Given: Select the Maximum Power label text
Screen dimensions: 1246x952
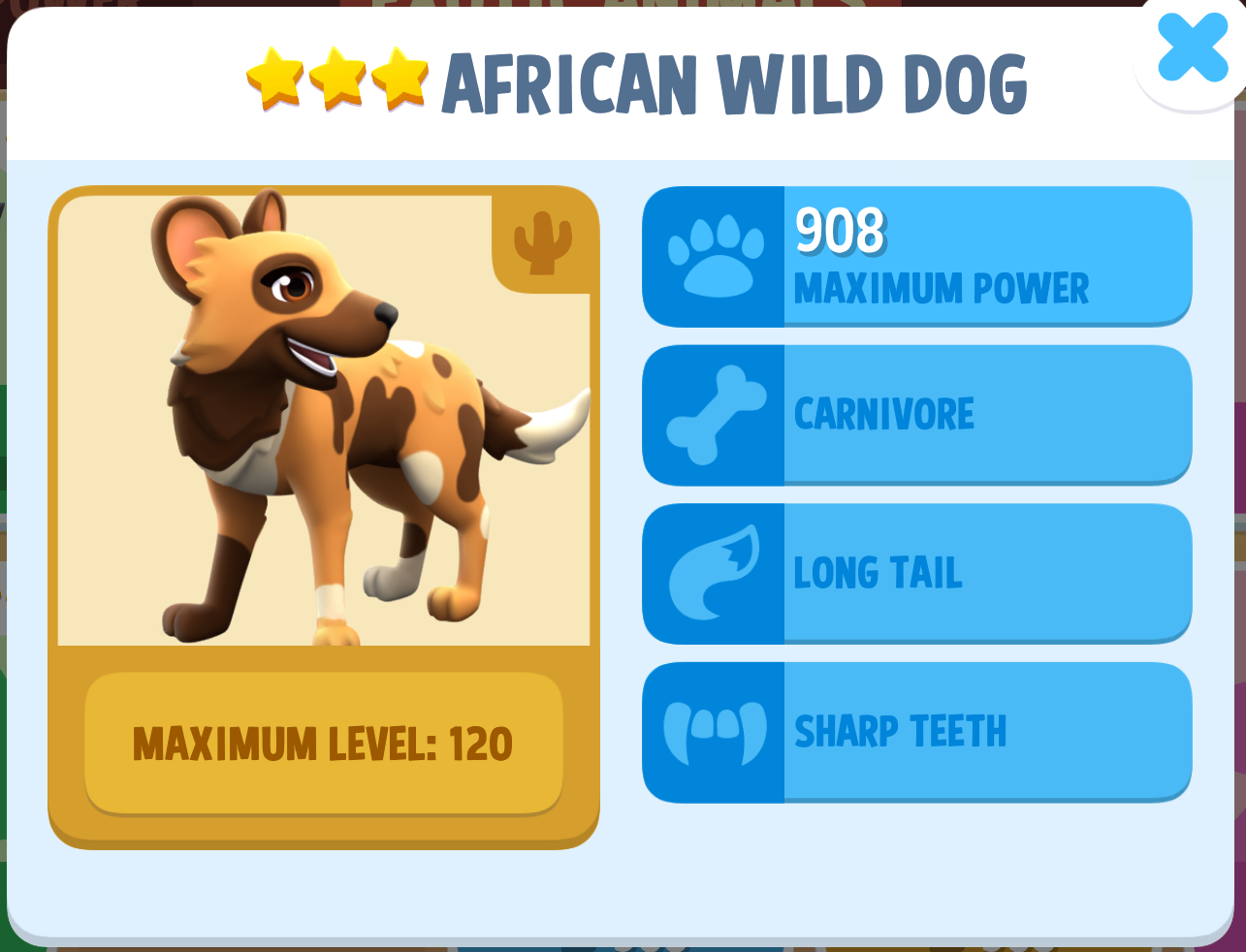Looking at the screenshot, I should pos(942,287).
